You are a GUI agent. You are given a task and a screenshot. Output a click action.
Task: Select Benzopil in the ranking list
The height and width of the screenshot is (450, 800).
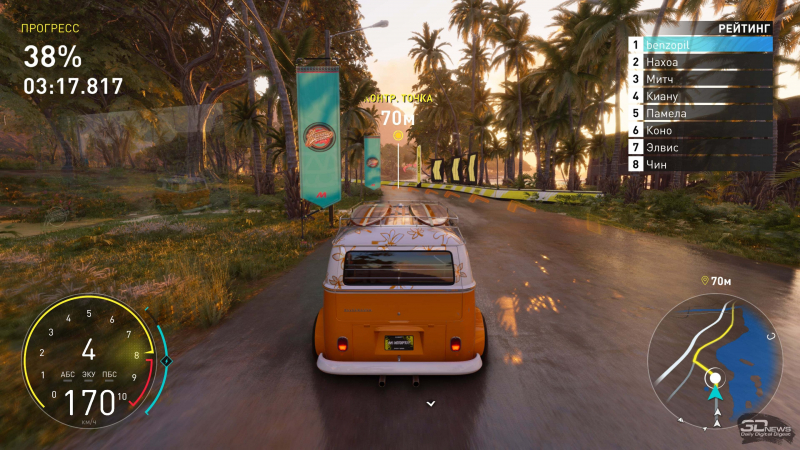coord(700,45)
